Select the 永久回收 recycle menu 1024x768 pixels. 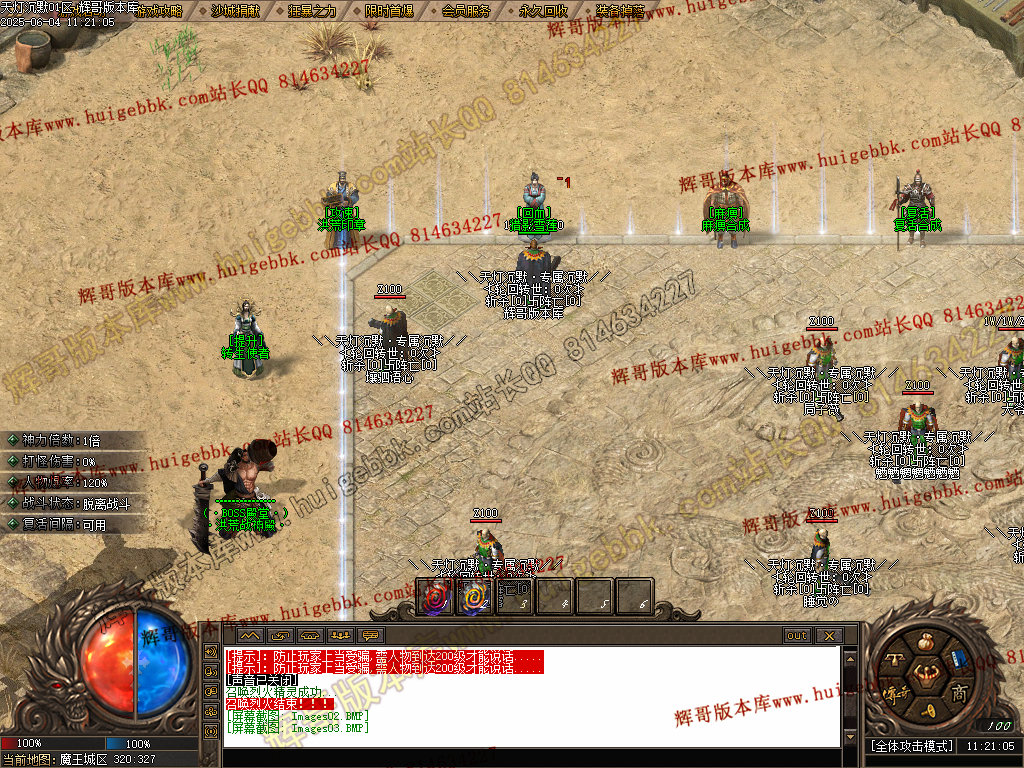[544, 11]
